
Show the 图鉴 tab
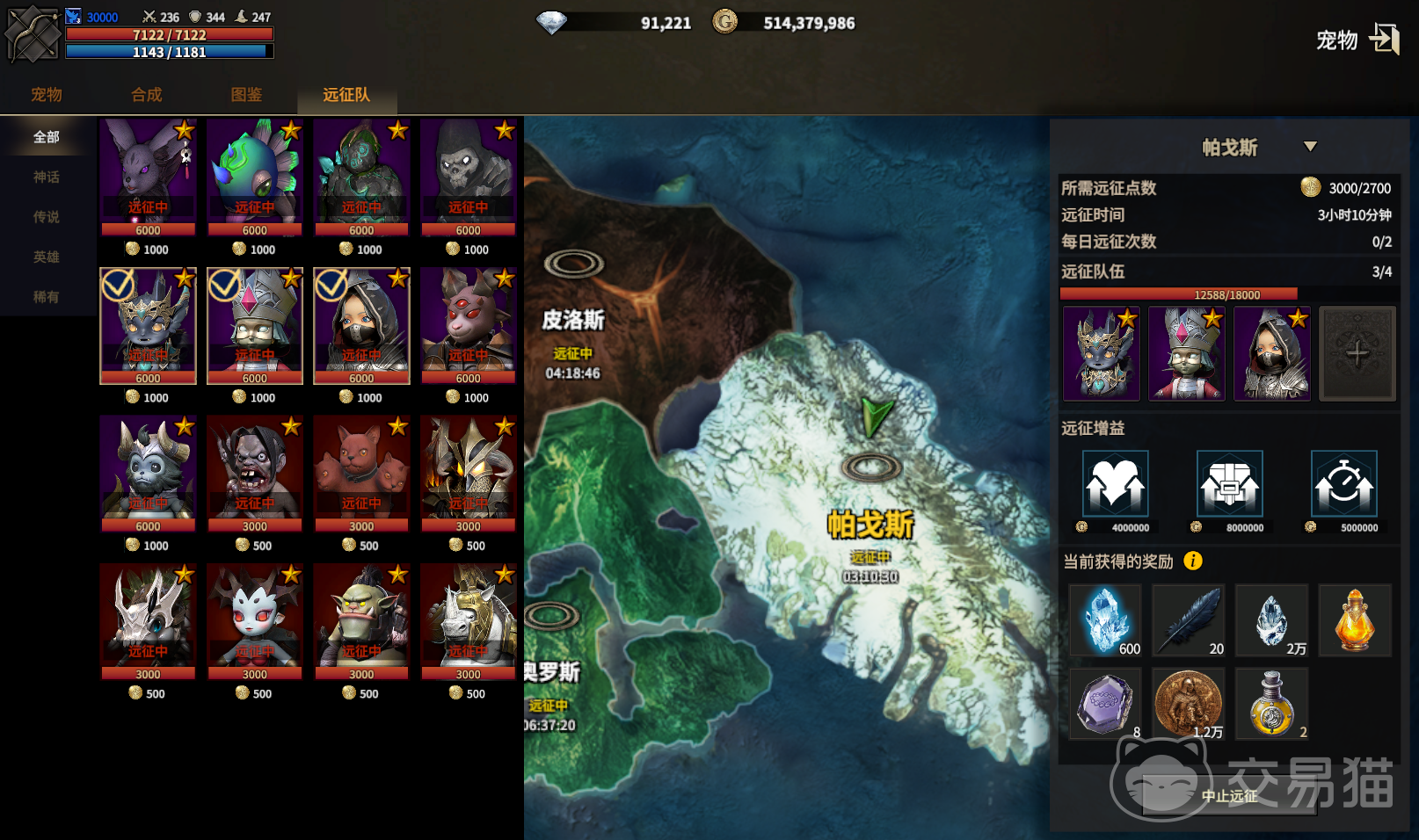[247, 95]
